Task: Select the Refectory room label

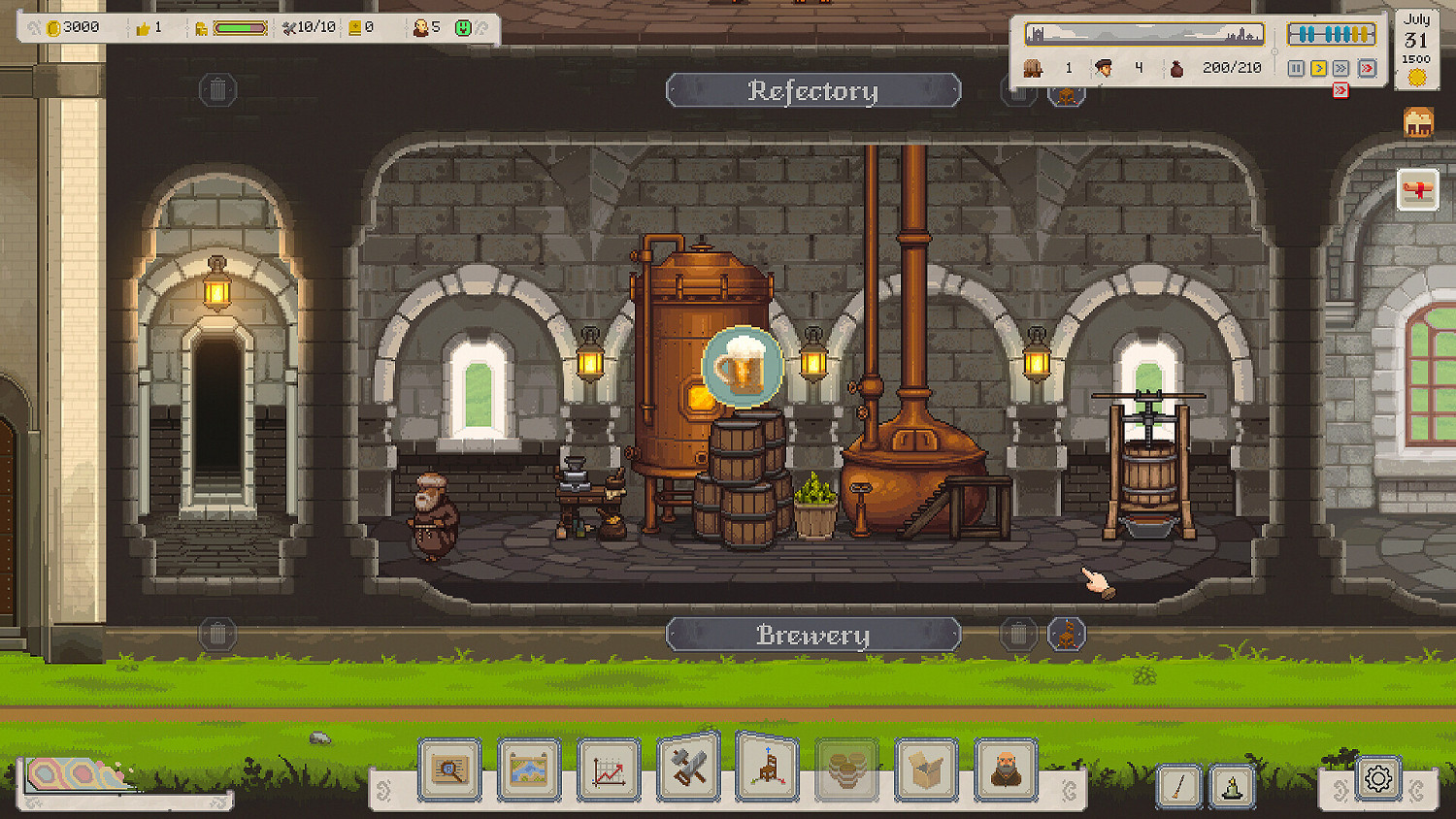Action: click(x=813, y=90)
